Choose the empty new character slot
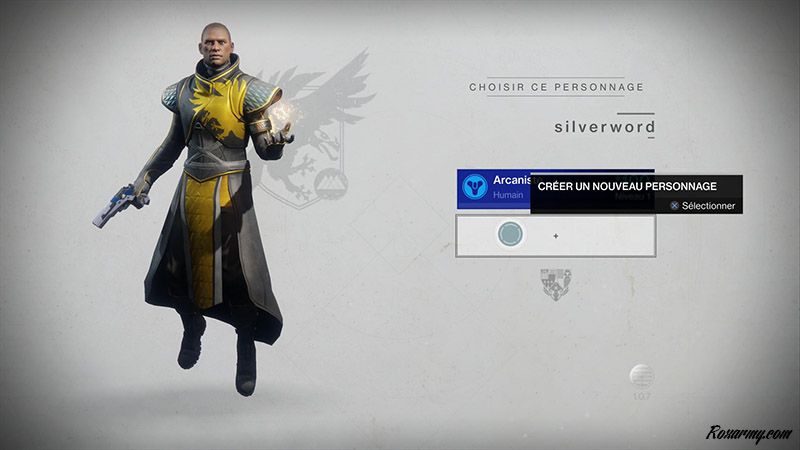 [555, 236]
